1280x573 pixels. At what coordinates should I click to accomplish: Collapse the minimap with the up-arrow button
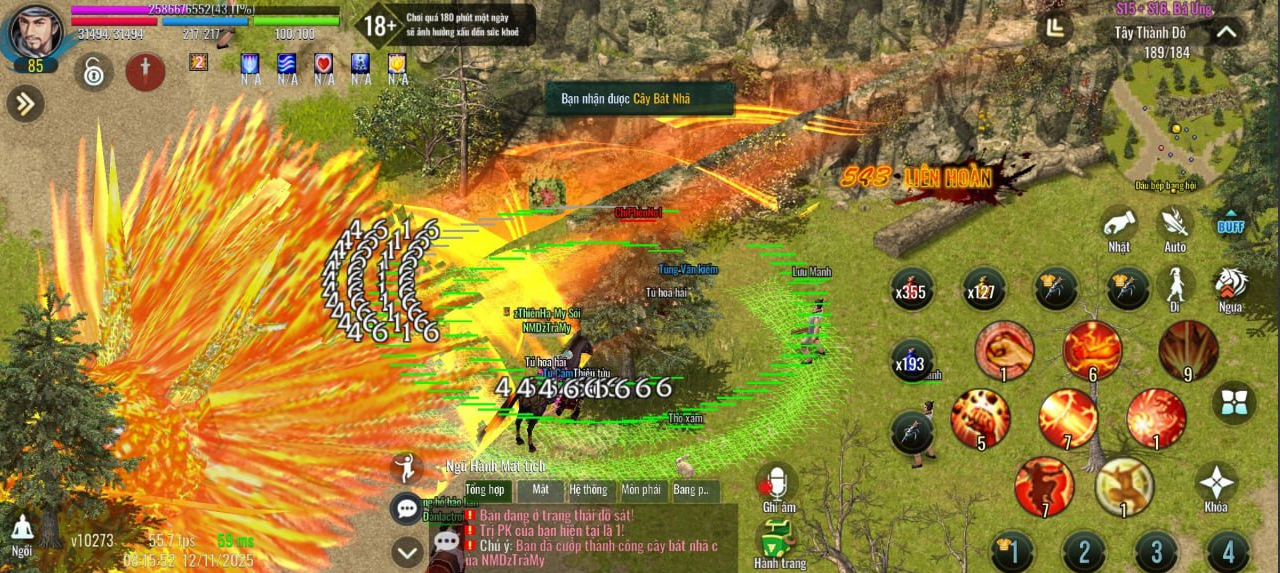coord(1226,32)
